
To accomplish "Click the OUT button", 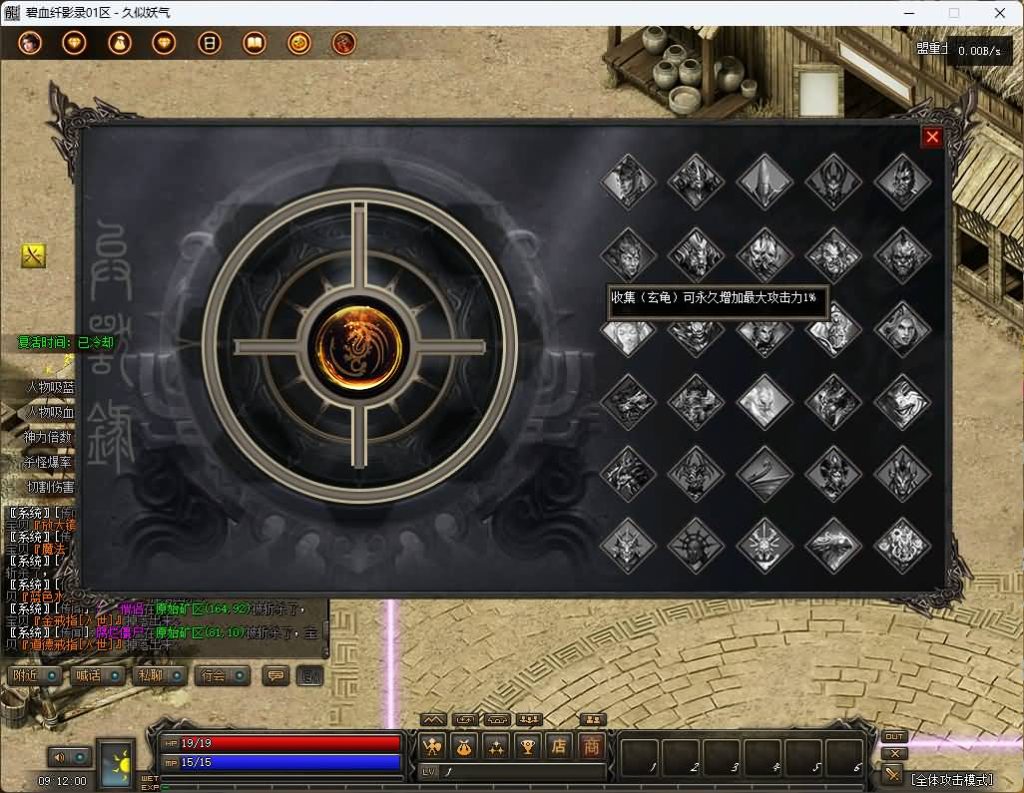I will click(894, 737).
